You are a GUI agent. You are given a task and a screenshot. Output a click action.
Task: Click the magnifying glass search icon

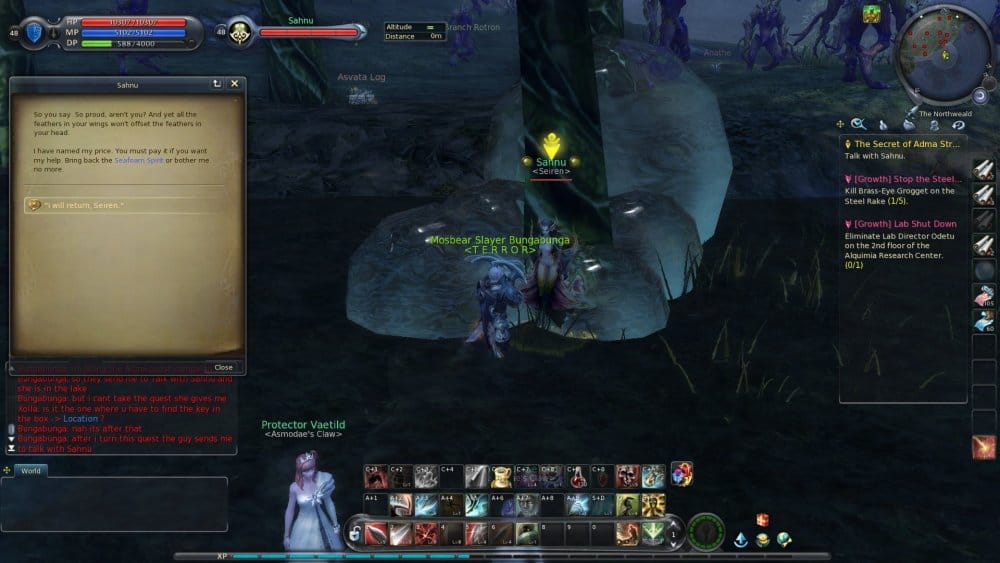point(859,124)
